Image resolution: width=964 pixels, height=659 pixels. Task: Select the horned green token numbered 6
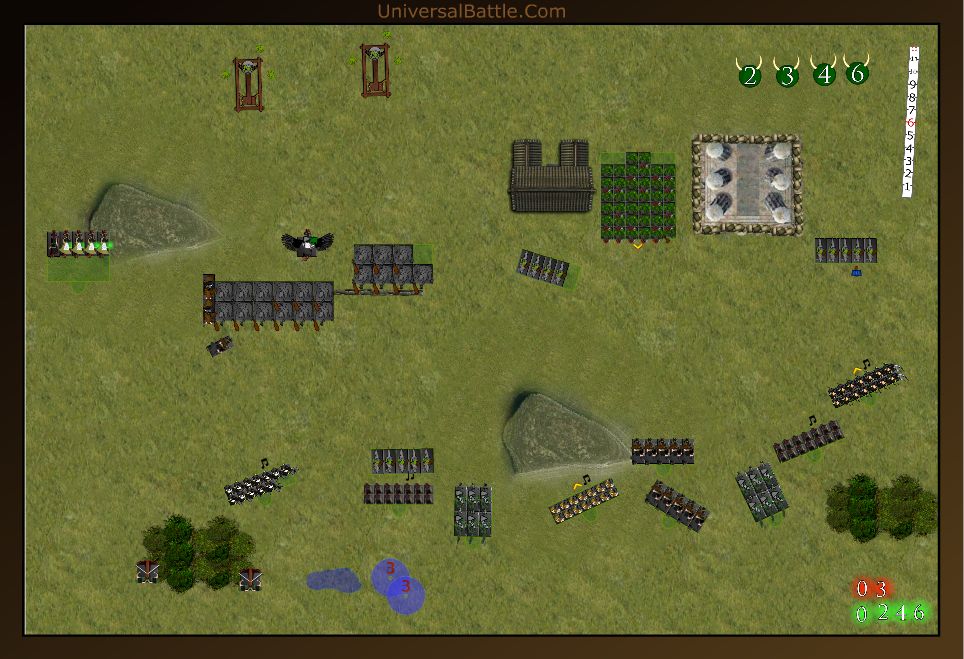point(857,73)
